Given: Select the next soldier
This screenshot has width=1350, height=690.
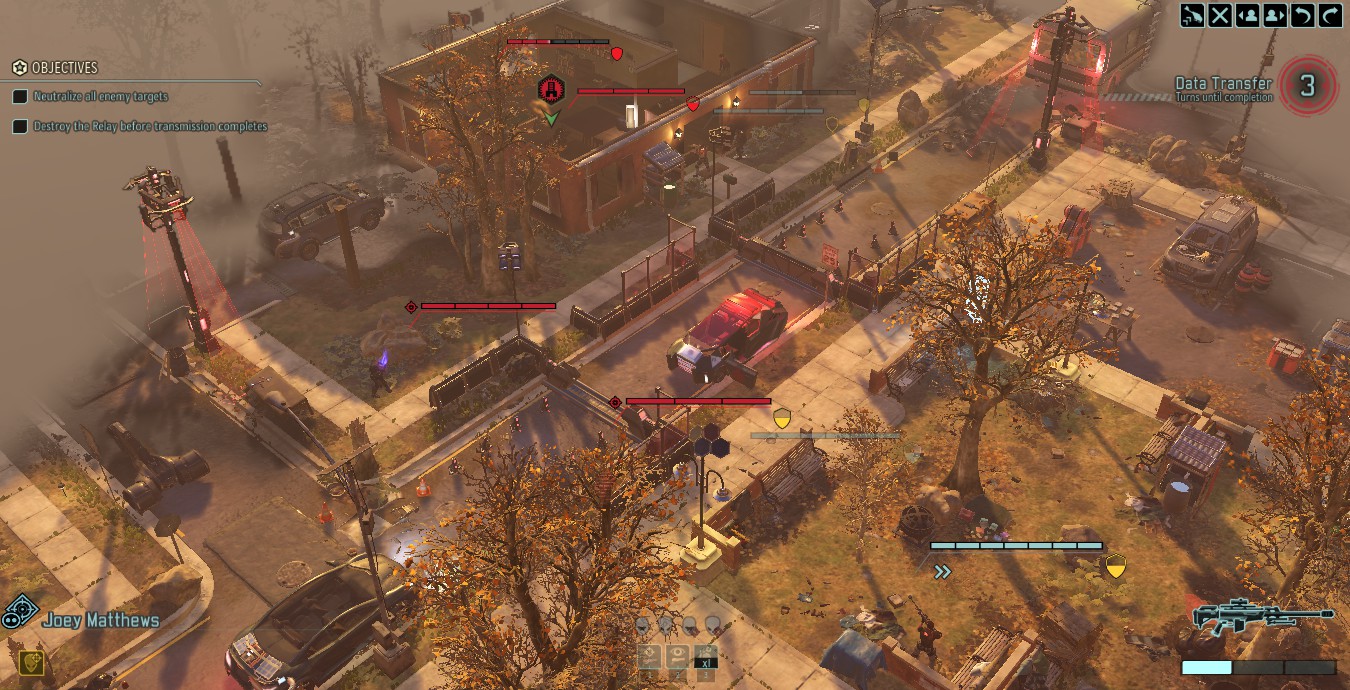Looking at the screenshot, I should [x=1275, y=15].
